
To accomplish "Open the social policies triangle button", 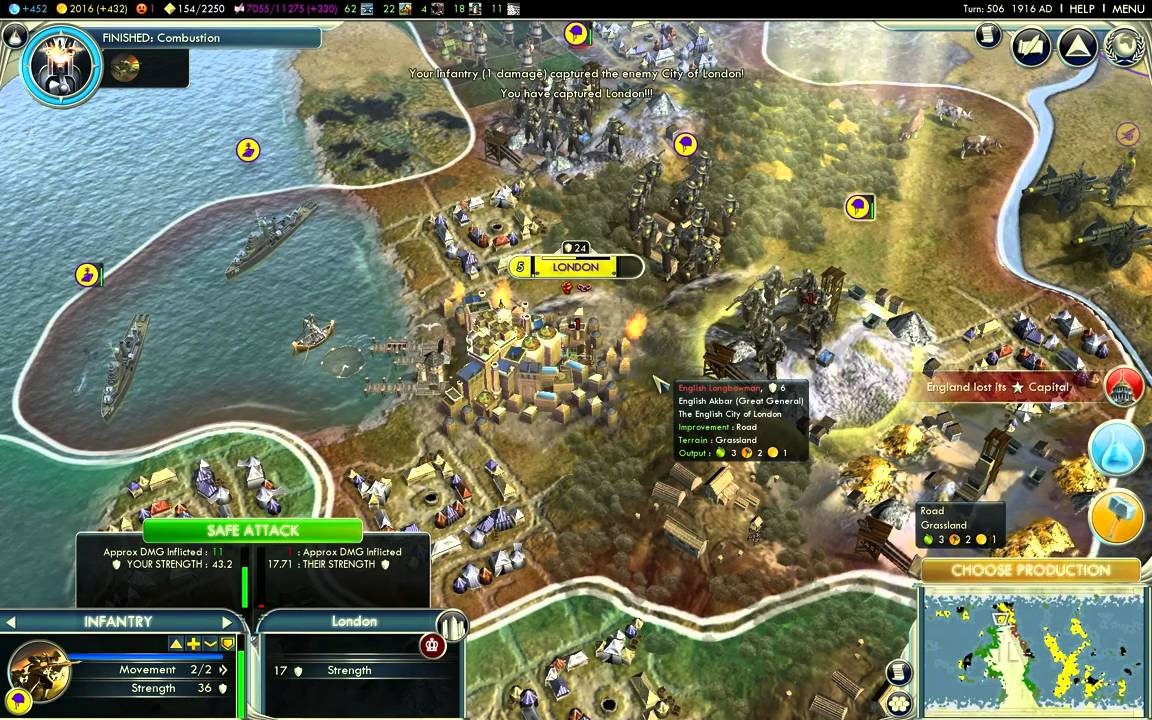I will tap(1078, 47).
